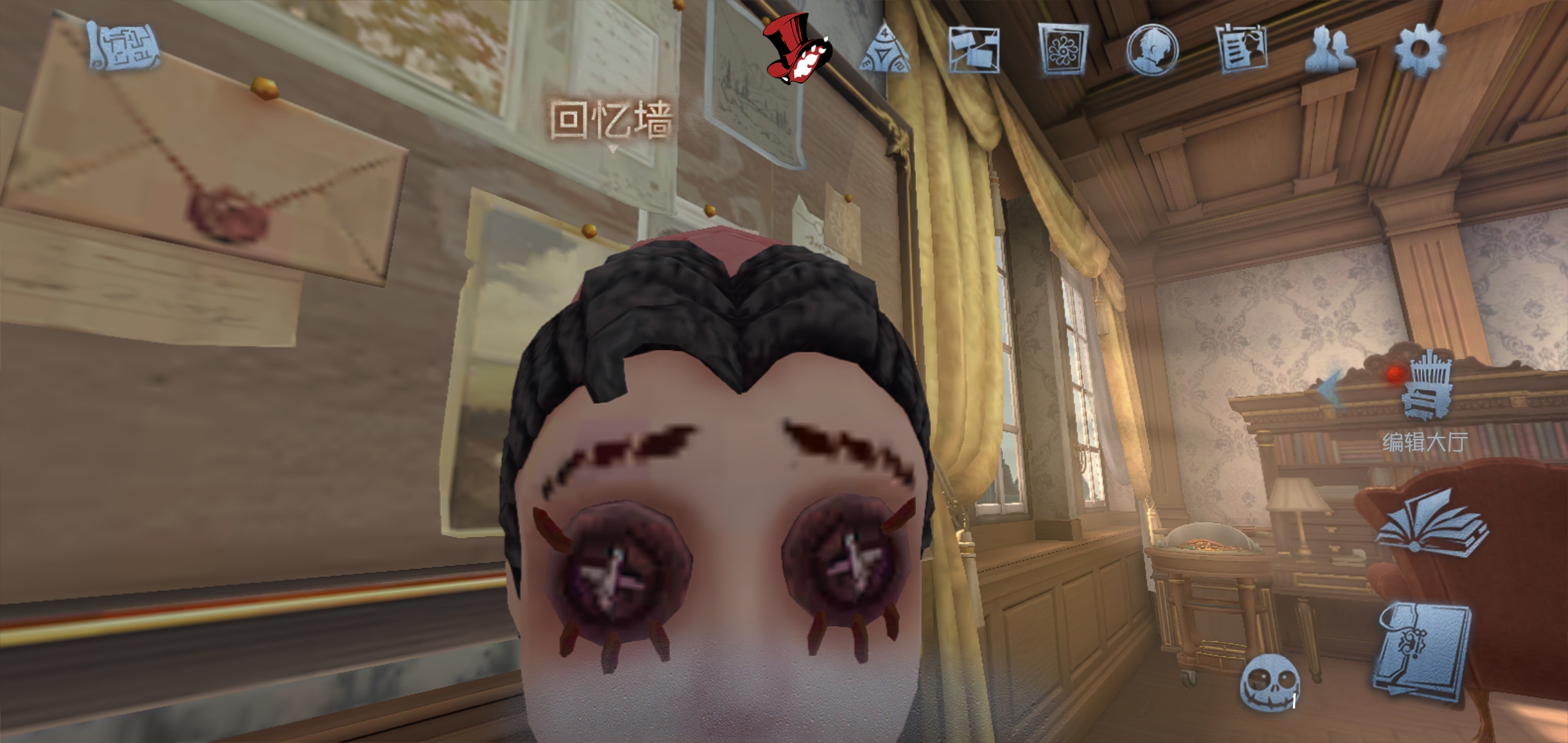Open the locked notebook icon
This screenshot has width=1568, height=743.
1422,651
